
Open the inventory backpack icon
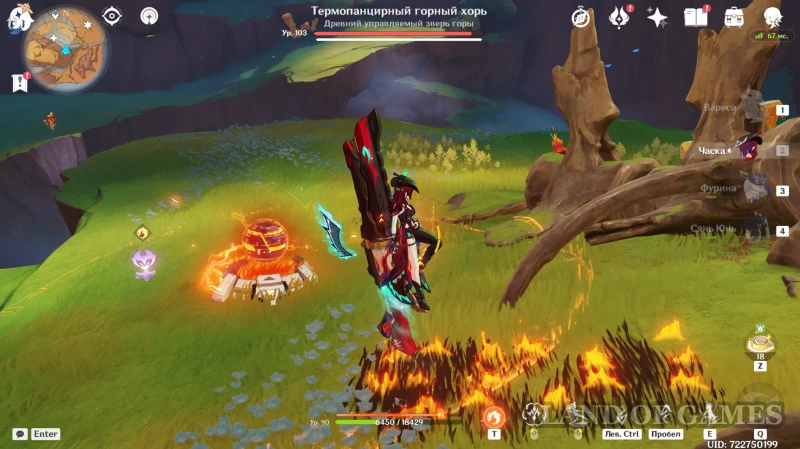734,17
